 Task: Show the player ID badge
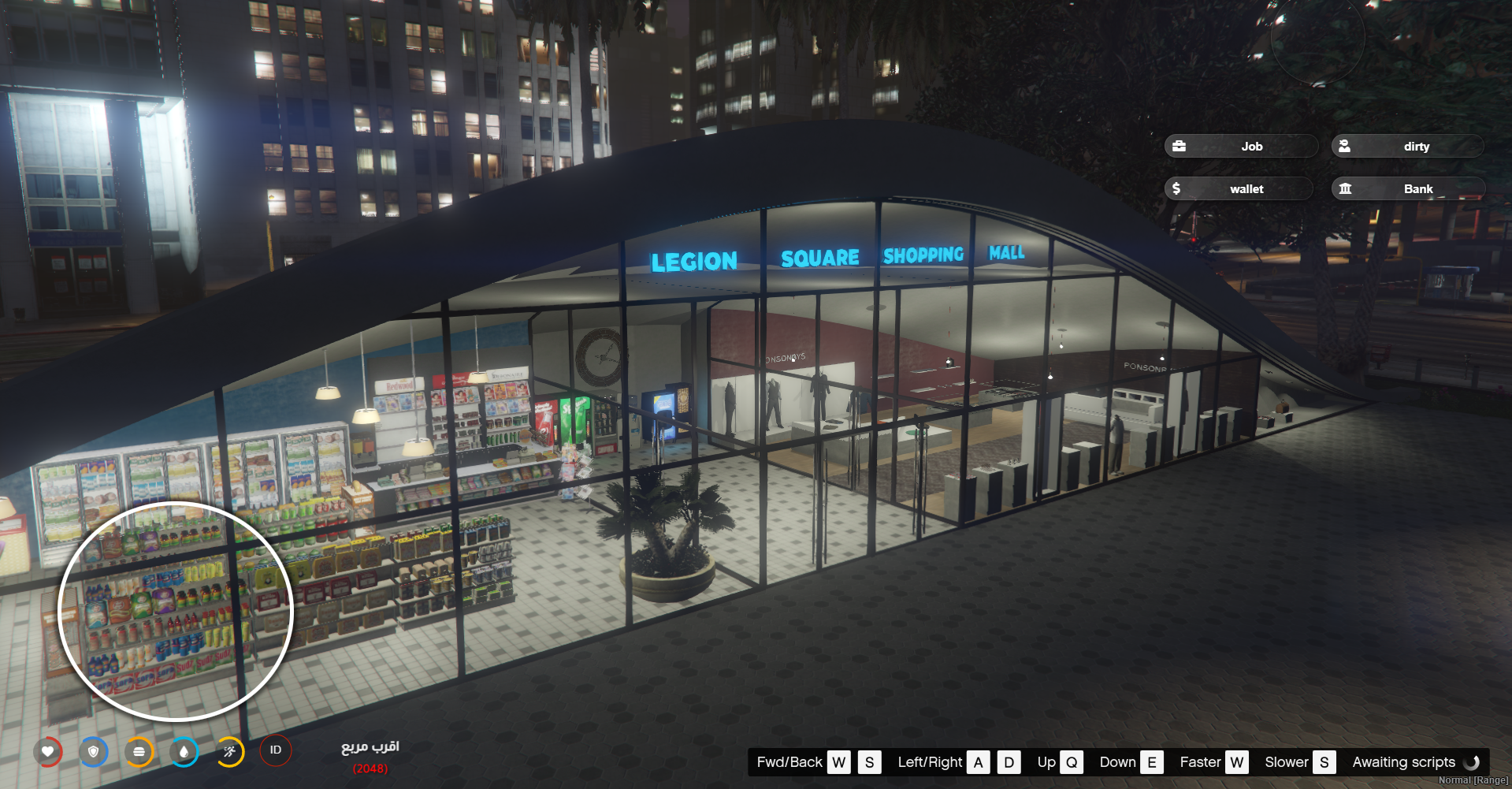click(276, 750)
